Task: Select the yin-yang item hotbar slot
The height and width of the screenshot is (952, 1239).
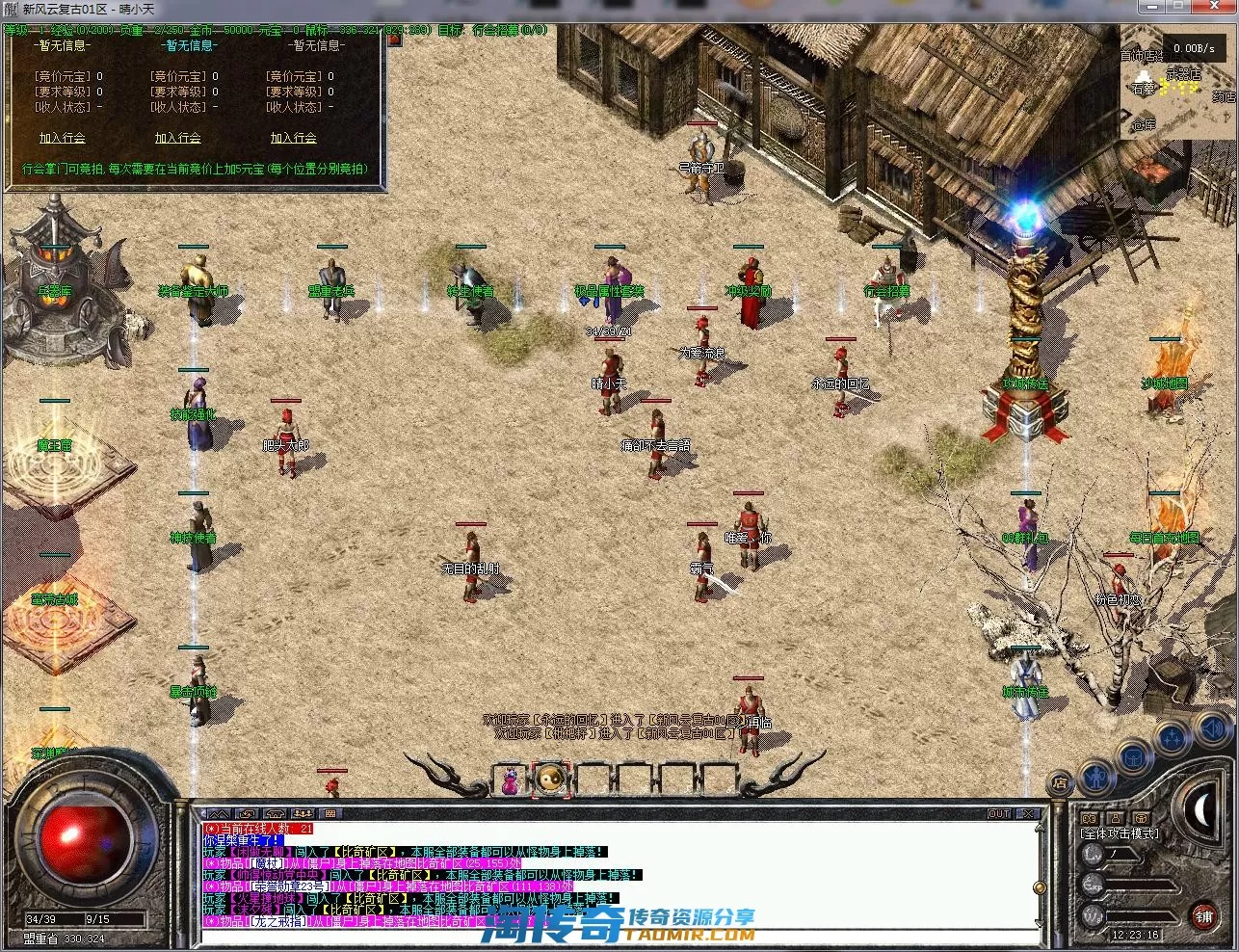Action: point(552,779)
